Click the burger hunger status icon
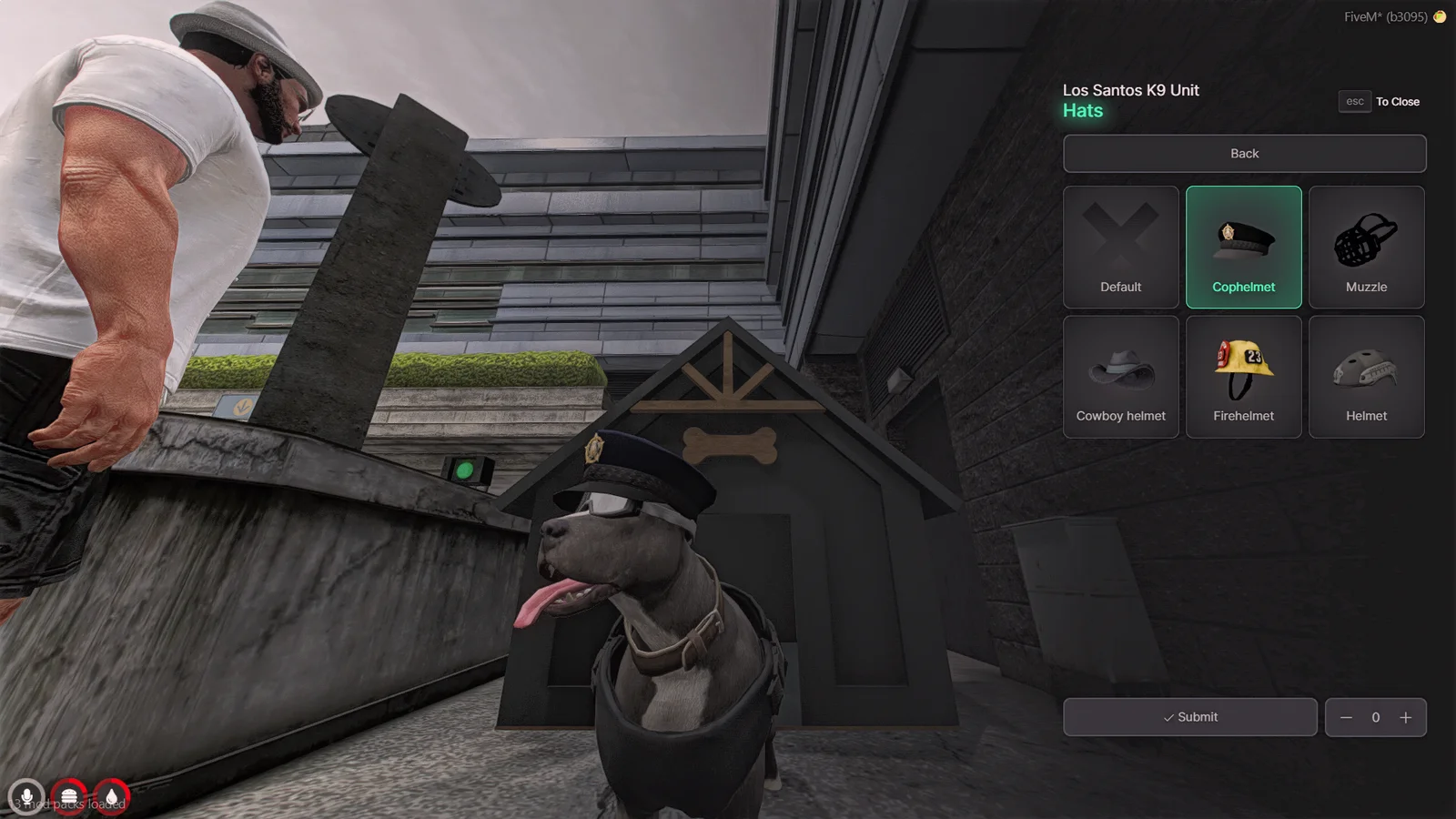This screenshot has width=1456, height=819. click(69, 797)
